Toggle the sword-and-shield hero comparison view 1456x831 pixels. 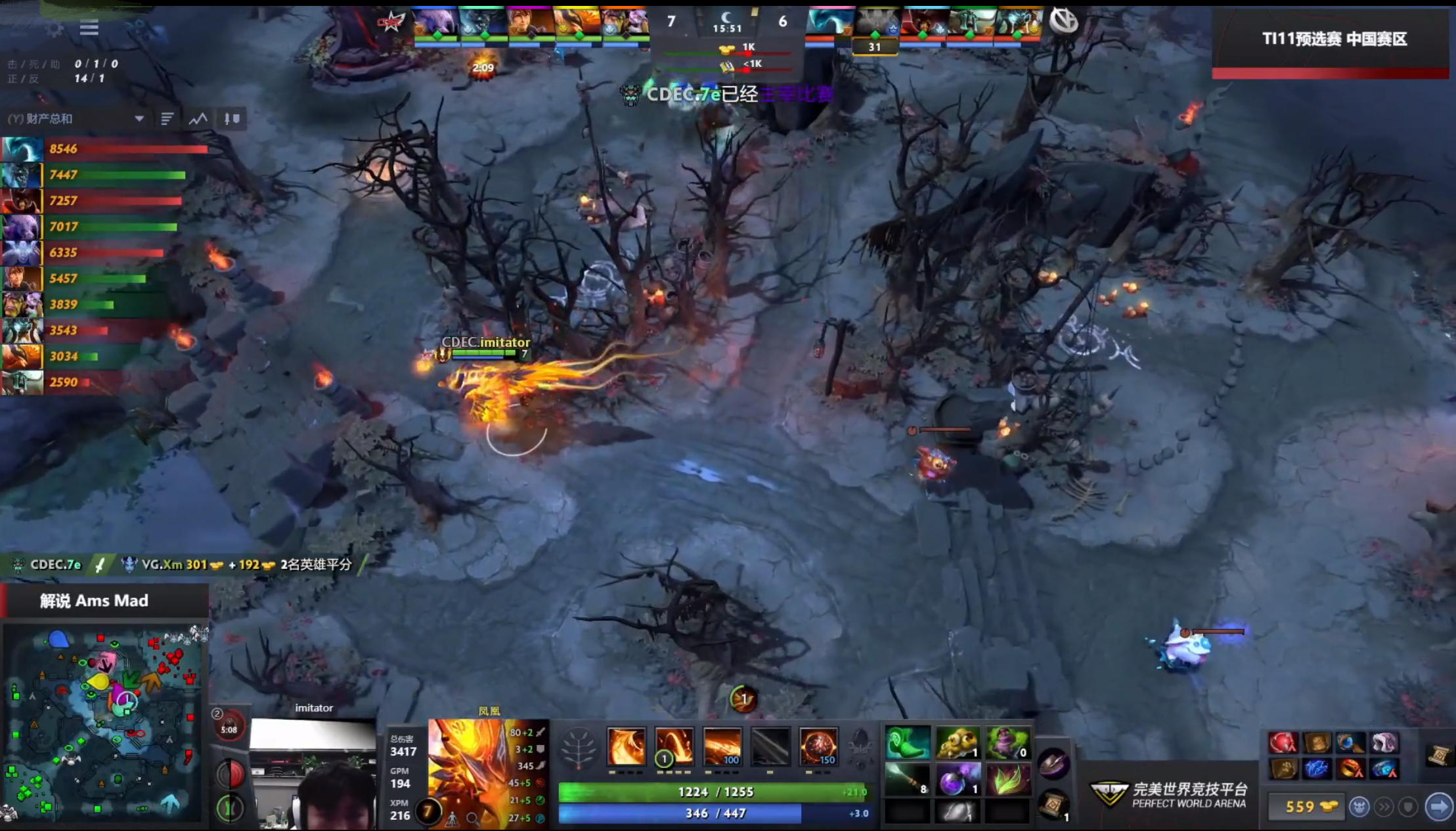tap(231, 119)
